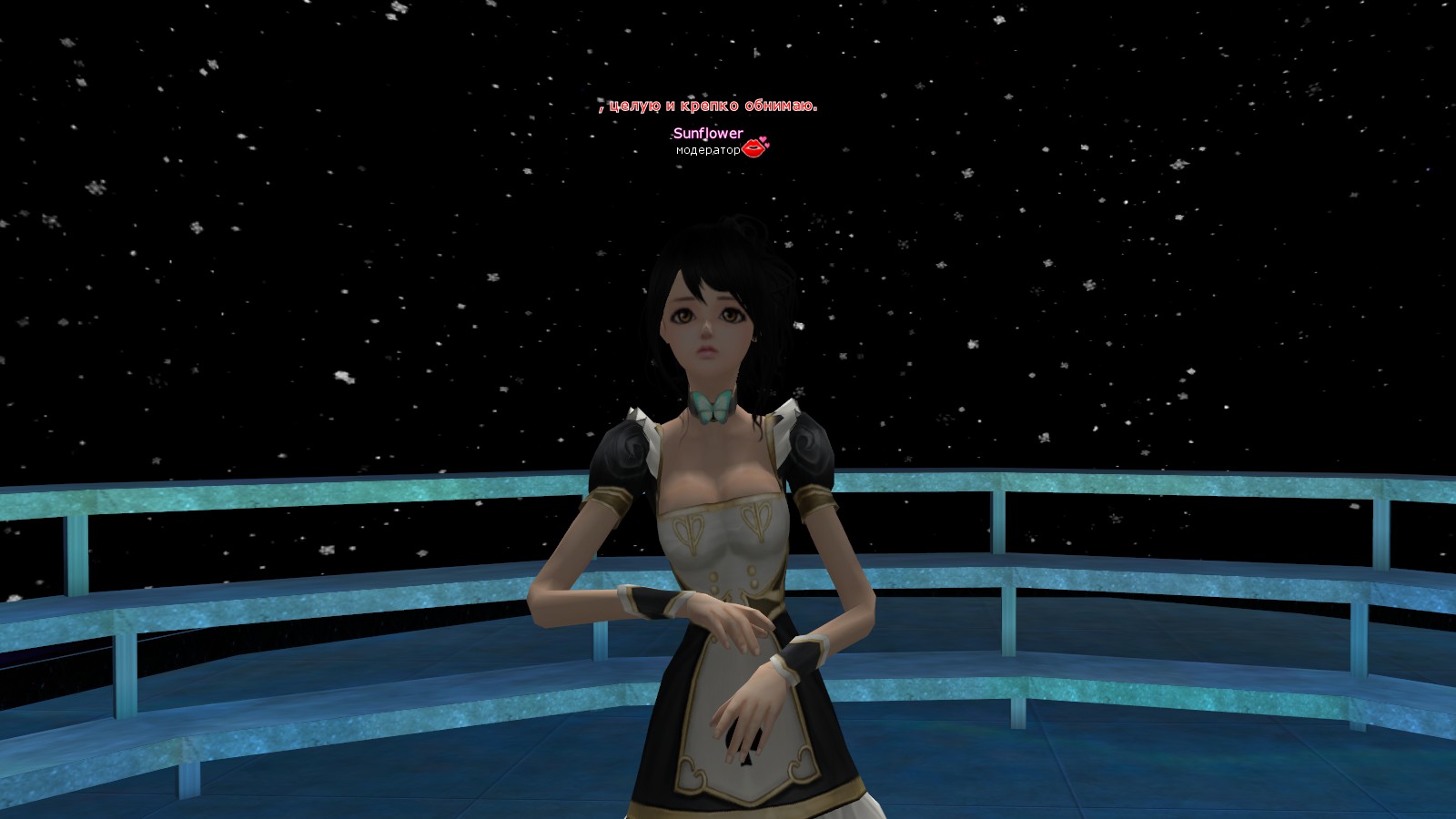This screenshot has width=1456, height=819.
Task: Select the Sunflower player nameplate
Action: [708, 134]
